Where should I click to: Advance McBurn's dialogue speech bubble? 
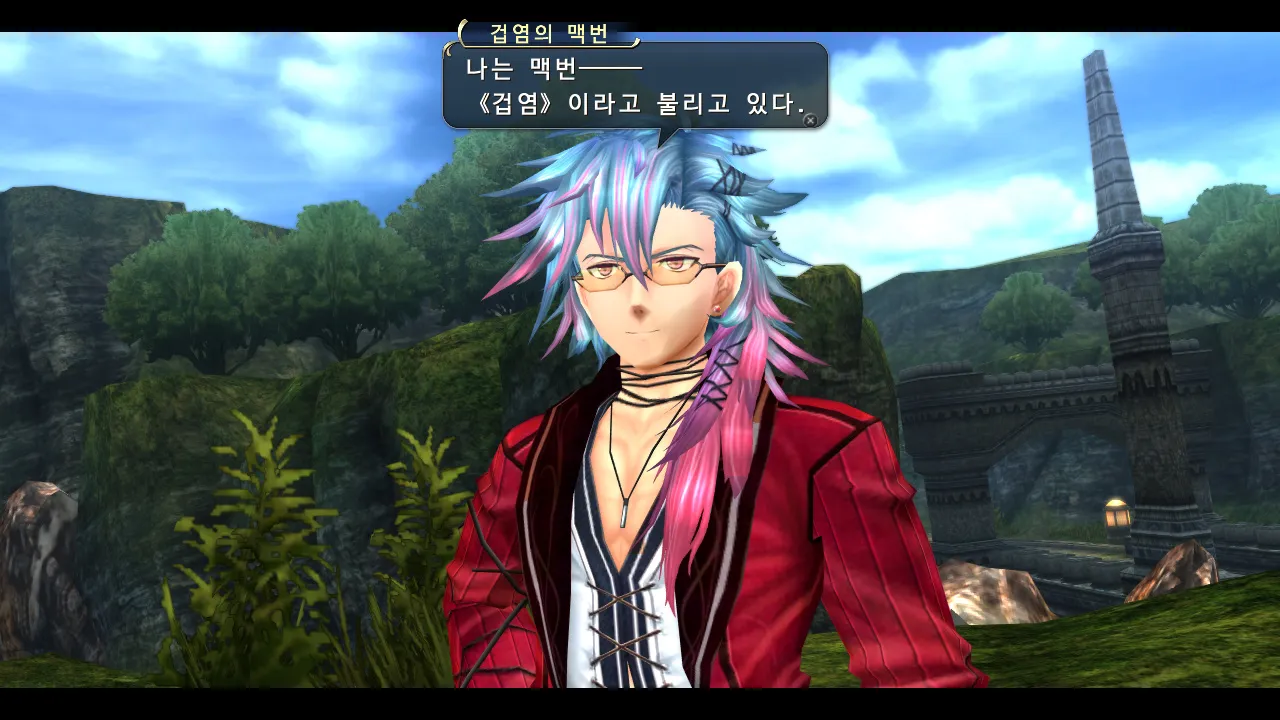click(x=810, y=120)
